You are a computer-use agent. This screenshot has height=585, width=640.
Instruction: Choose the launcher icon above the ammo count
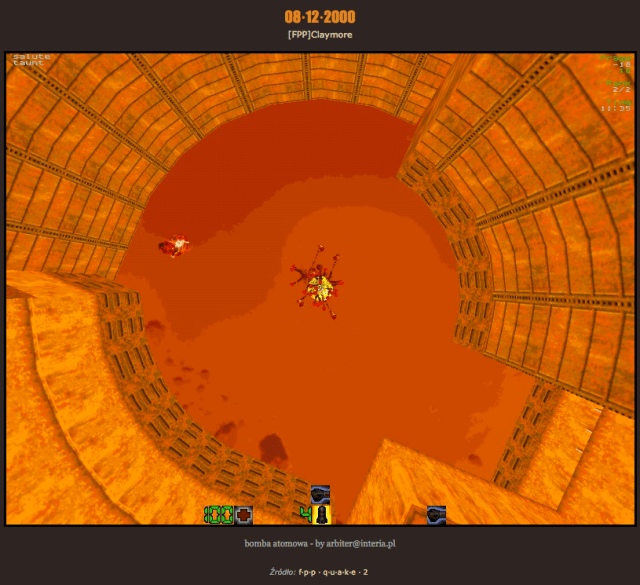[x=321, y=493]
